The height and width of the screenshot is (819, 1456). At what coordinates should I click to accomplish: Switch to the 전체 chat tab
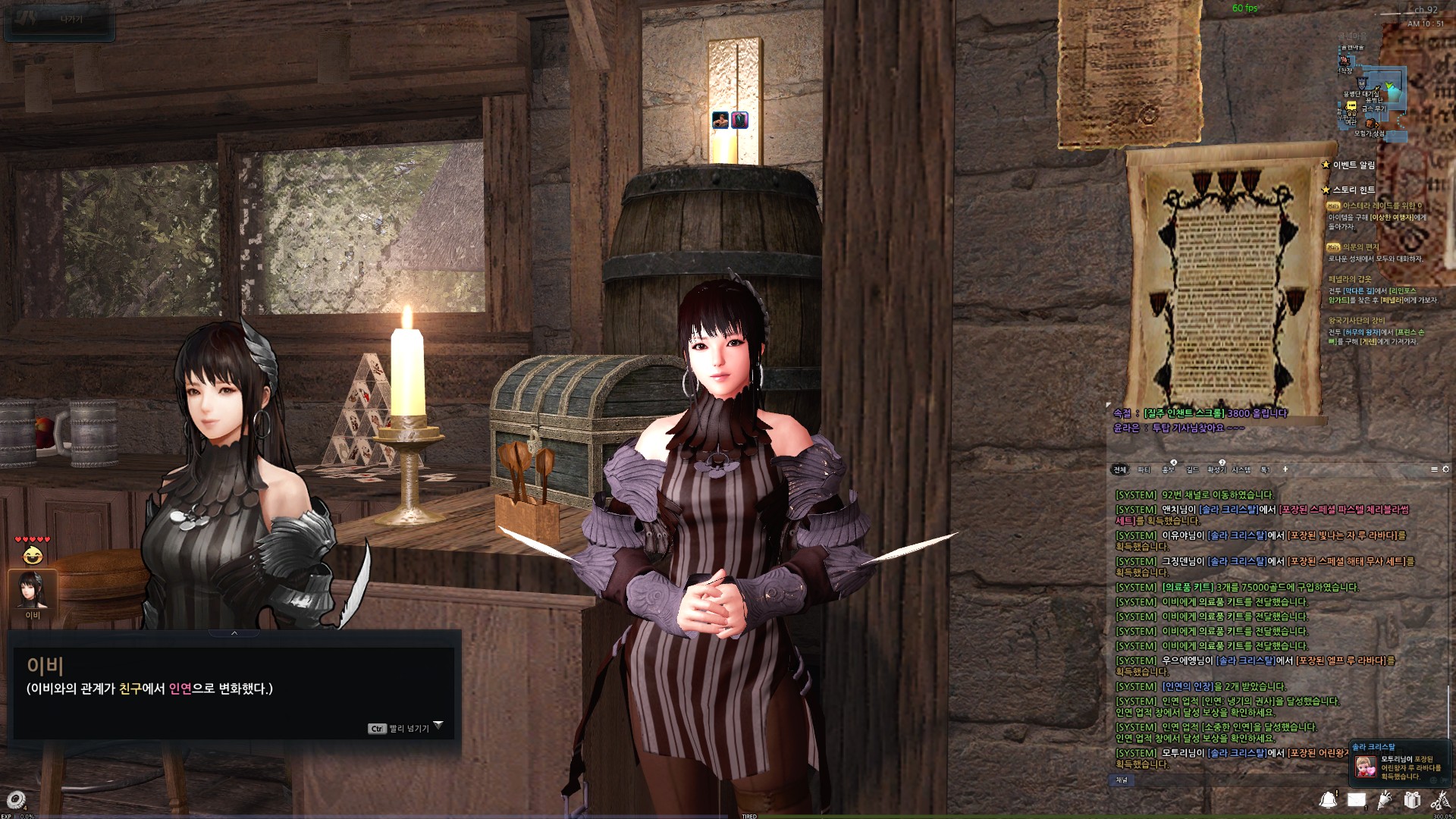(x=1119, y=470)
